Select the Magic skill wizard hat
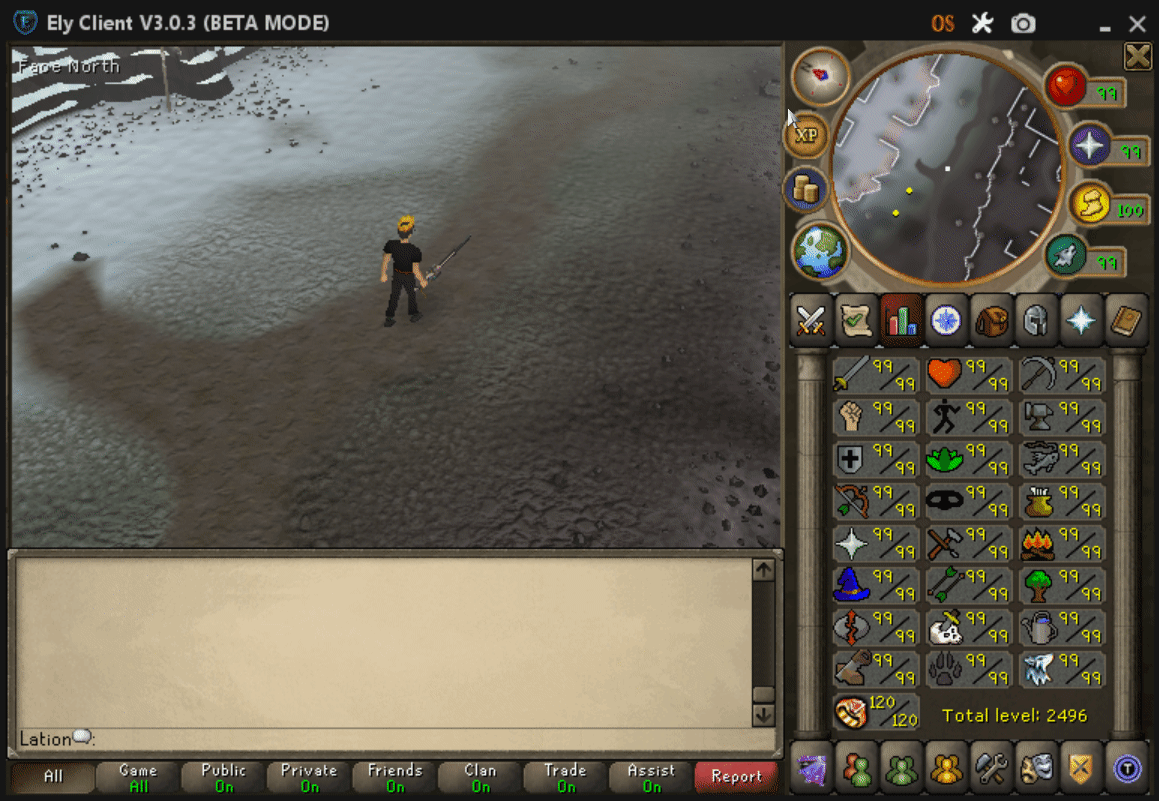 pyautogui.click(x=850, y=585)
